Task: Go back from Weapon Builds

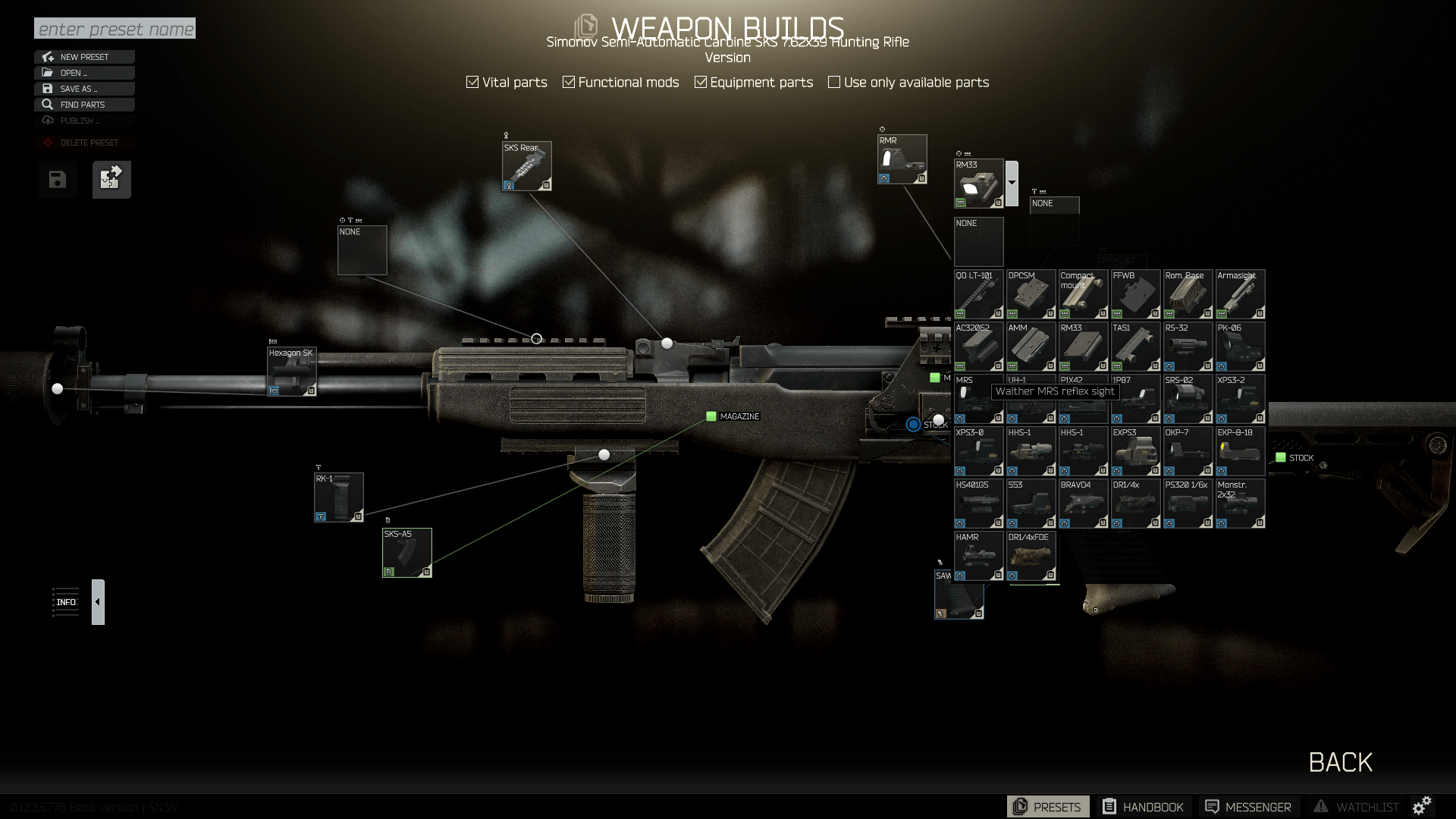Action: coord(1340,762)
